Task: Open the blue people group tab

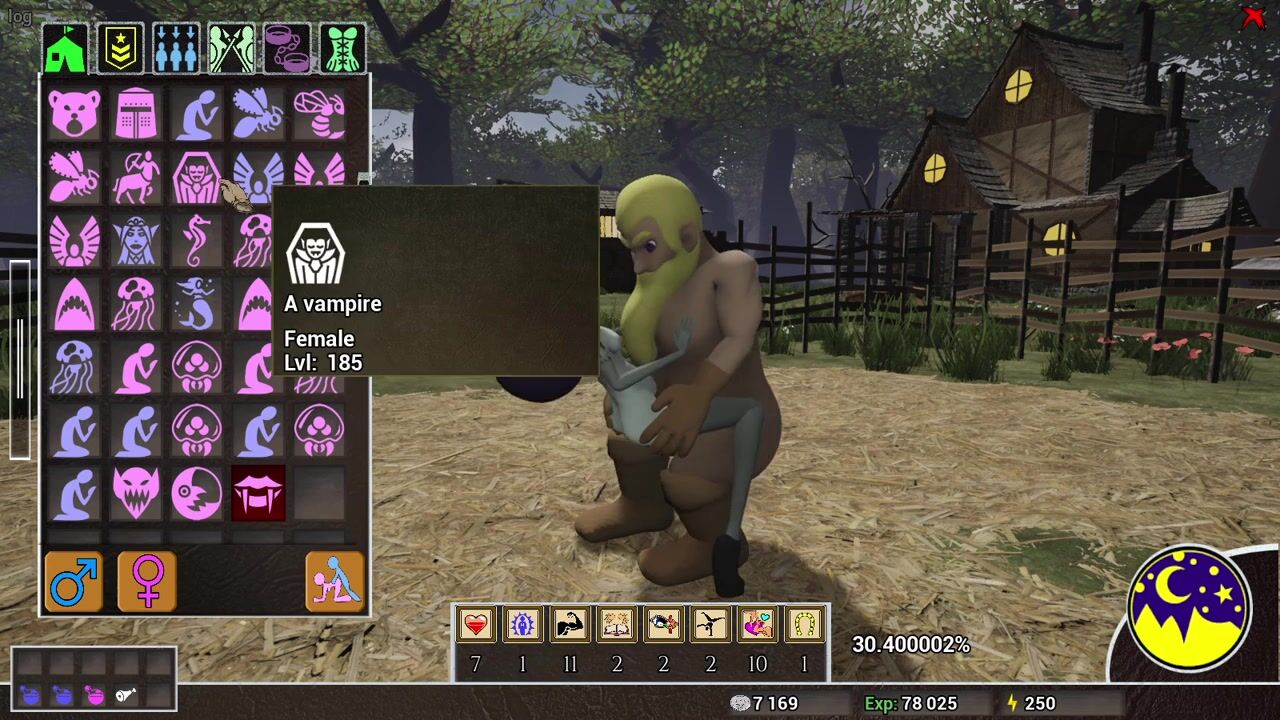Action: (176, 49)
